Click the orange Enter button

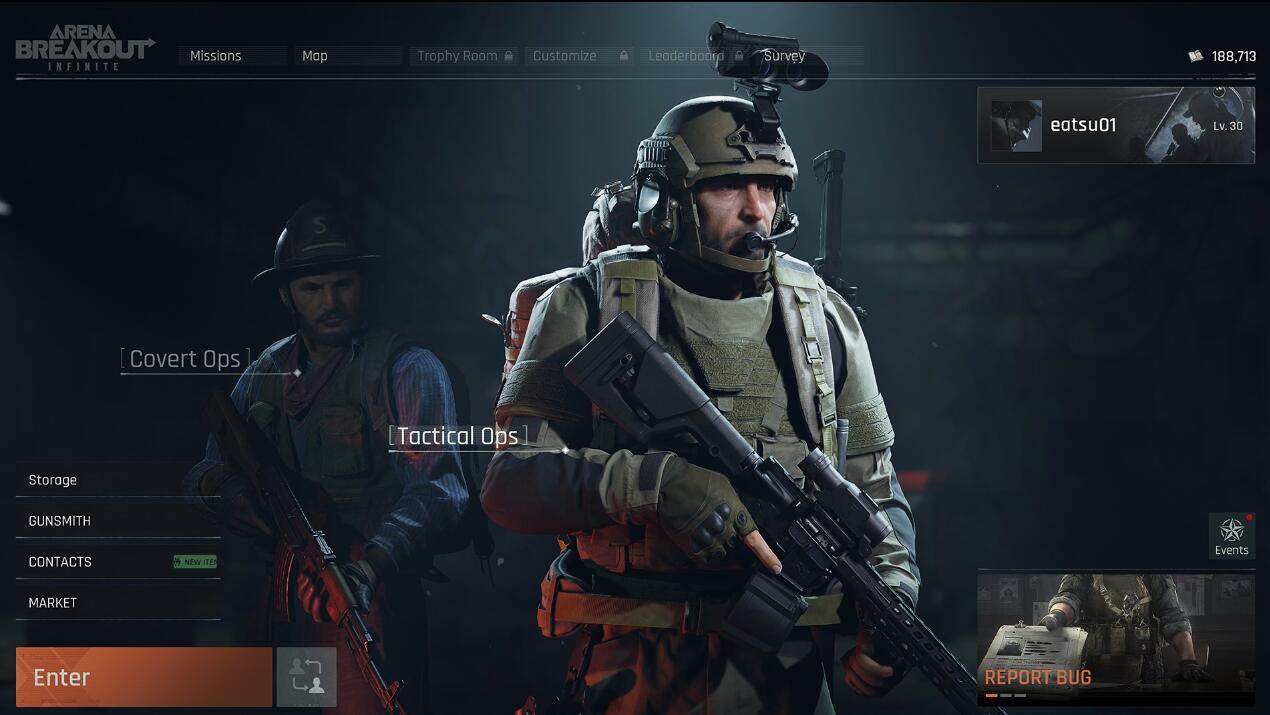point(143,677)
